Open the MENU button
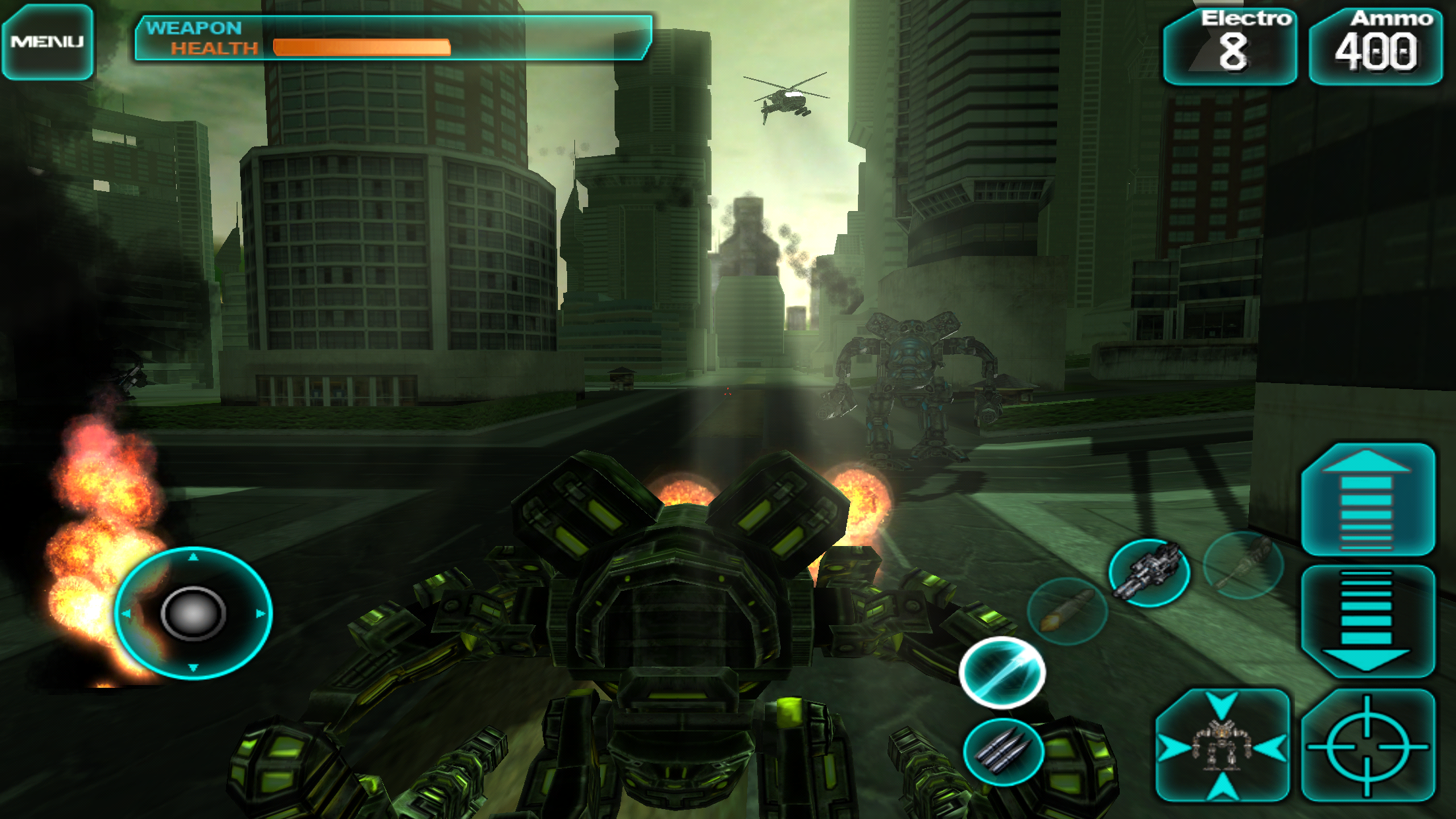The height and width of the screenshot is (819, 1456). pos(47,42)
